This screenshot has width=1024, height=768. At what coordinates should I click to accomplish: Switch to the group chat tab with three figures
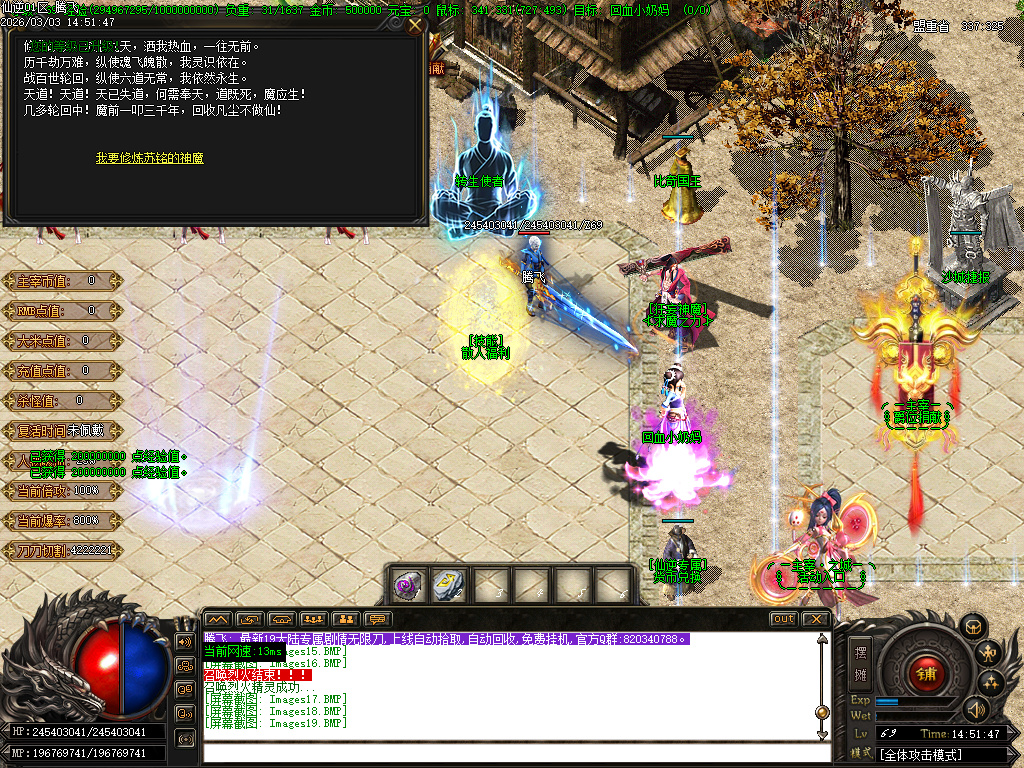pyautogui.click(x=314, y=619)
